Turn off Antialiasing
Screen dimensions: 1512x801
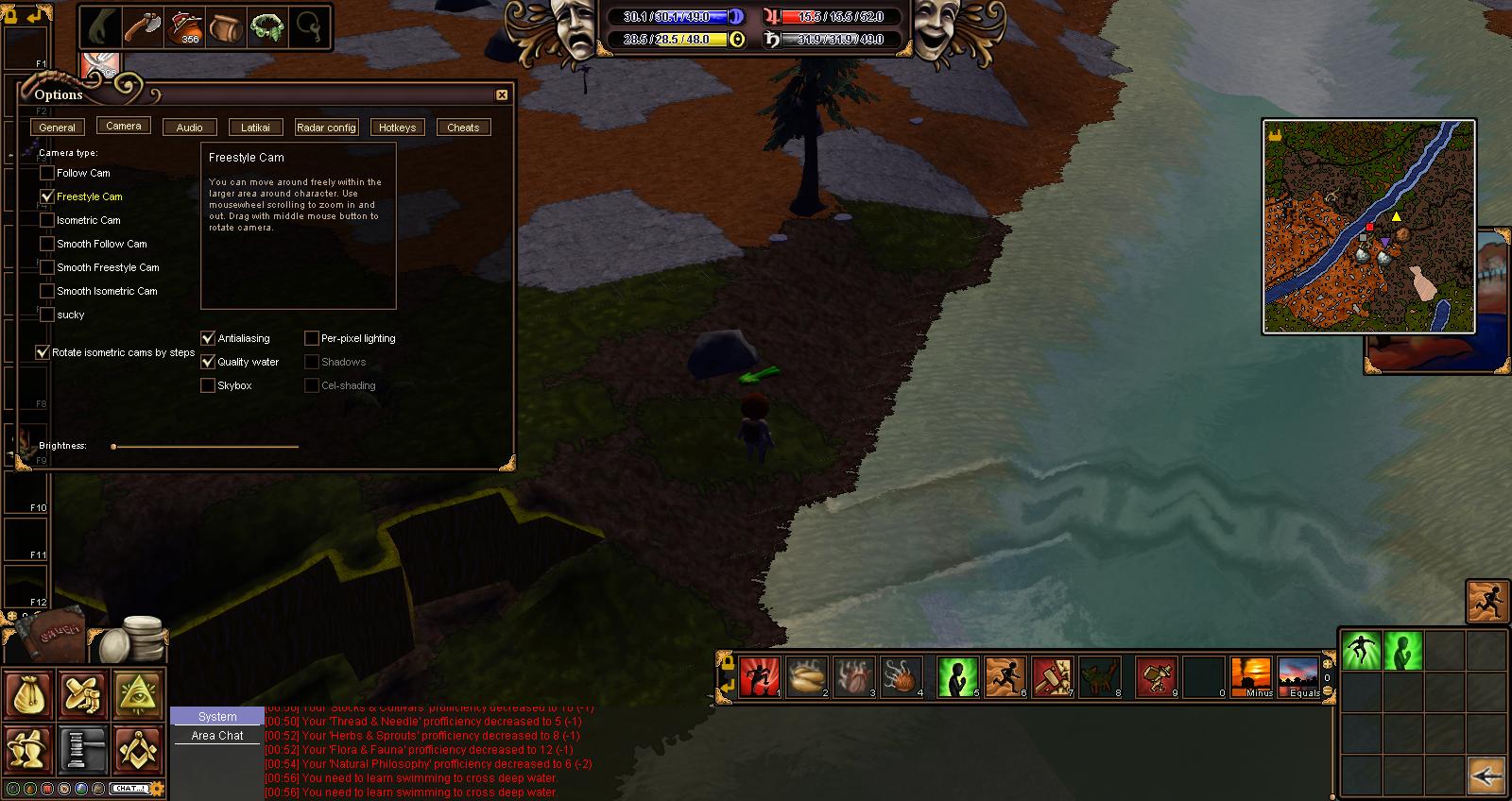click(x=208, y=338)
